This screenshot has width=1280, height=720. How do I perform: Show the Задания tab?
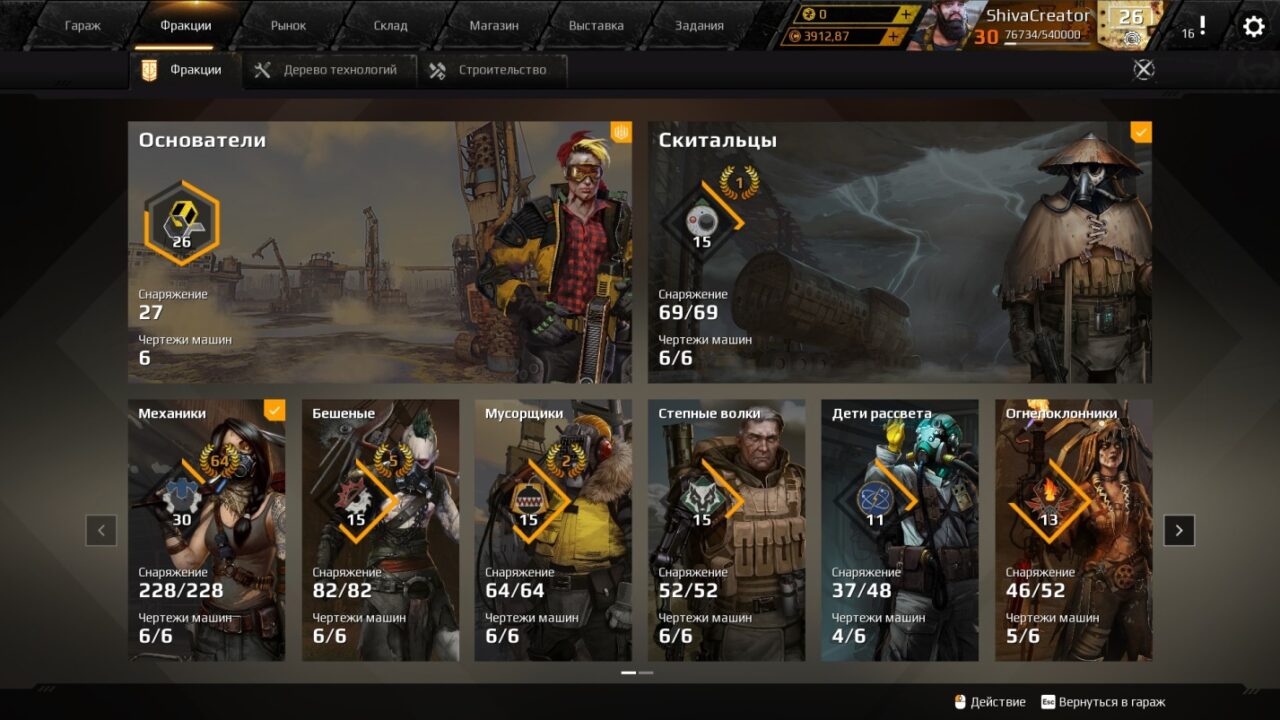coord(699,26)
